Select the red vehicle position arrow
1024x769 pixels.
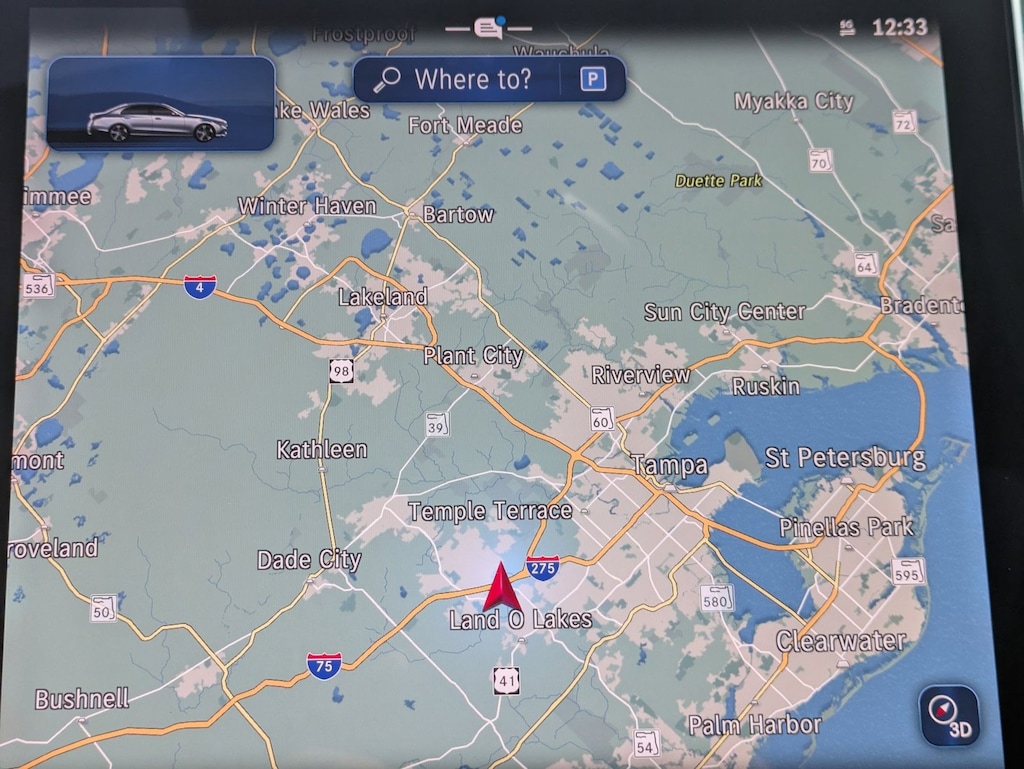click(x=502, y=587)
